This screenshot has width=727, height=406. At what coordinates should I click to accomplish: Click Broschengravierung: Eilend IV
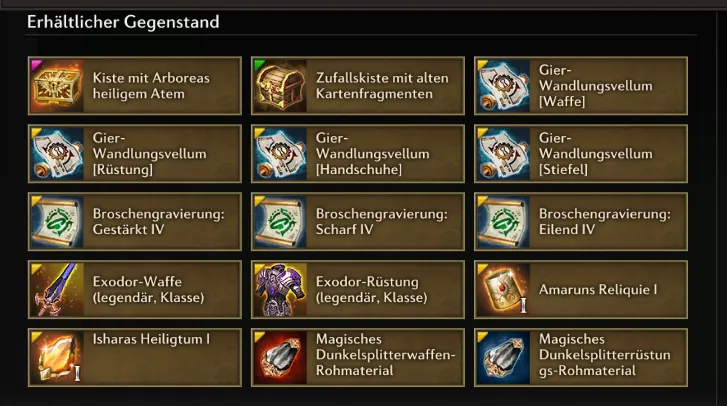click(580, 222)
